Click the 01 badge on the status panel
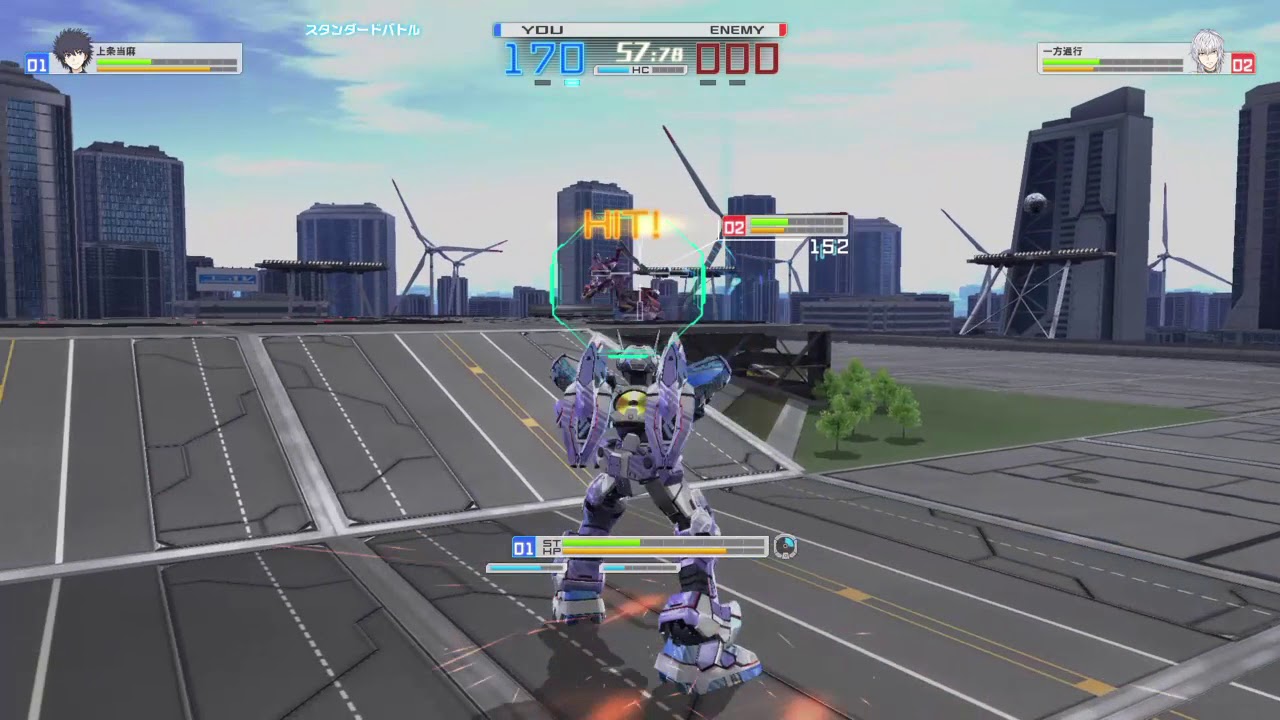The image size is (1280, 720). 521,547
